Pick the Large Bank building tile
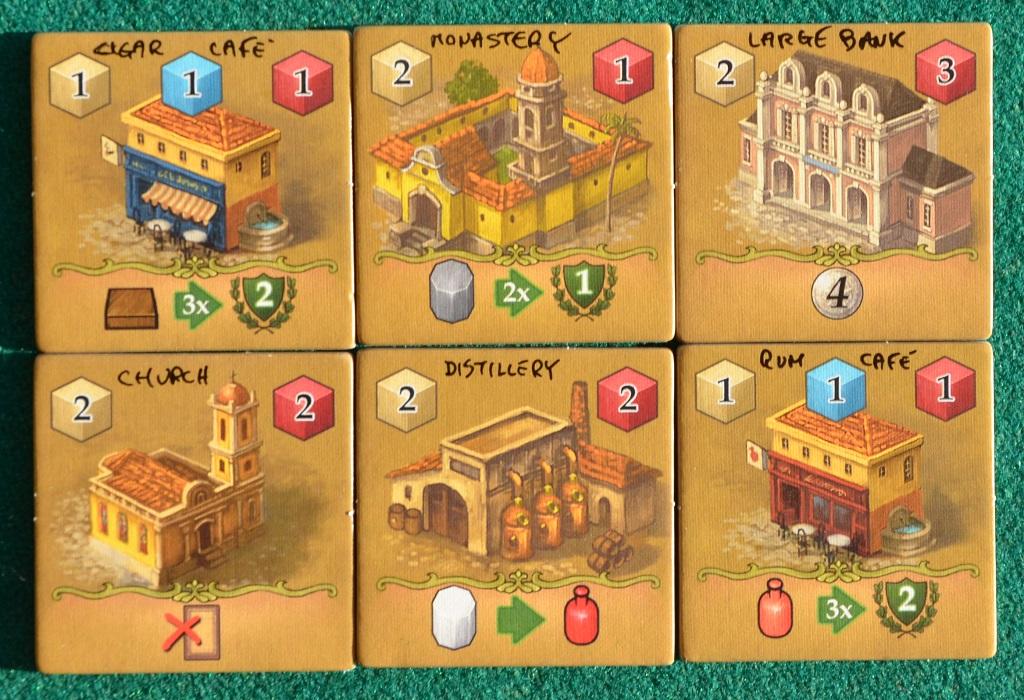Image resolution: width=1024 pixels, height=700 pixels. [834, 183]
